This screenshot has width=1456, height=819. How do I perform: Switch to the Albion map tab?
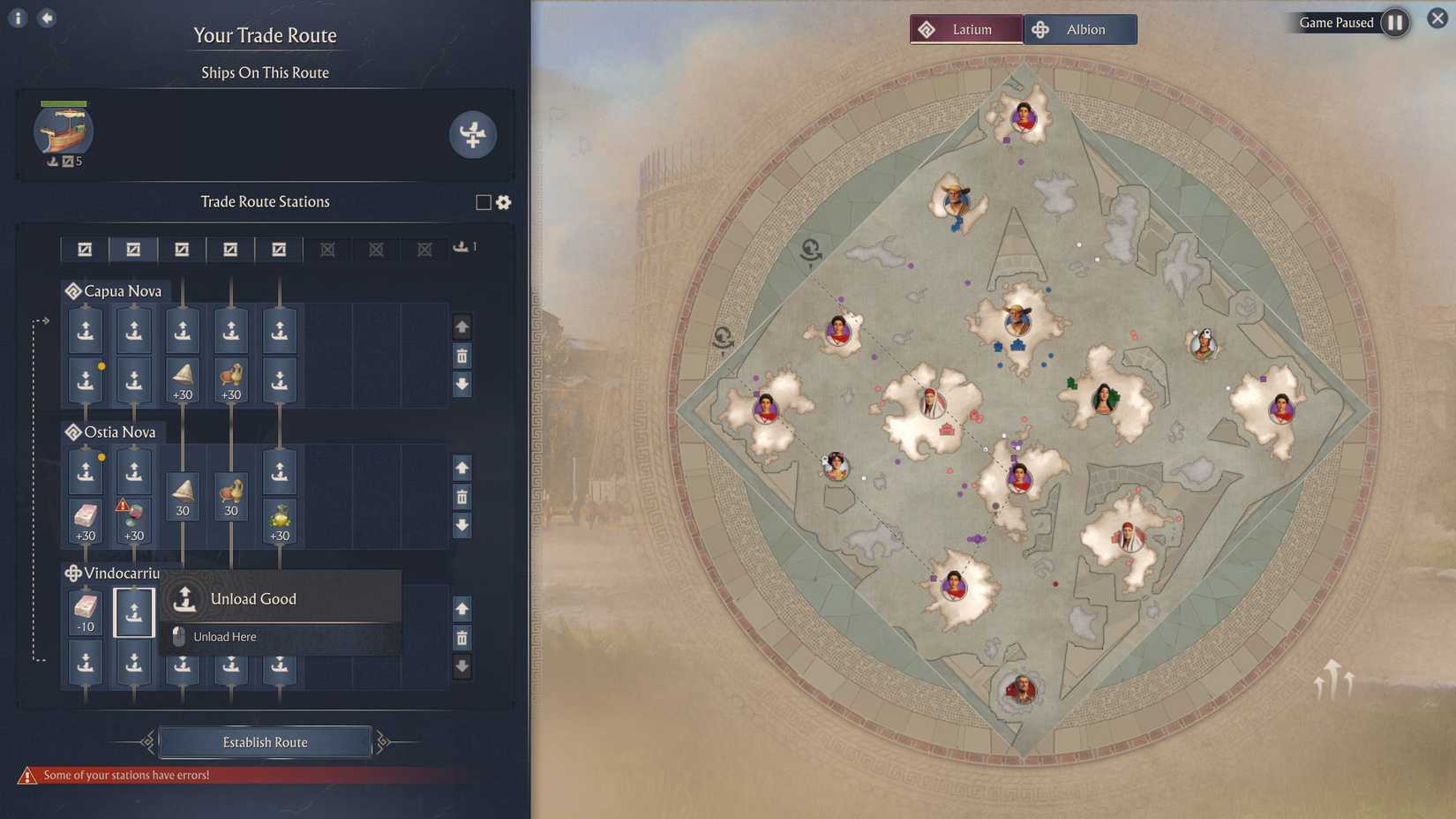coord(1080,29)
